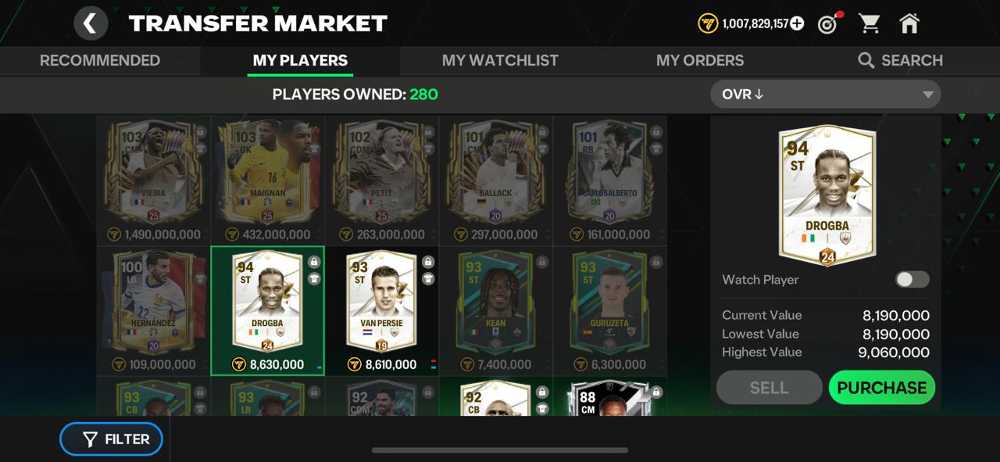The height and width of the screenshot is (462, 1000).
Task: Select the Maignan goalkeeper card
Action: point(267,176)
